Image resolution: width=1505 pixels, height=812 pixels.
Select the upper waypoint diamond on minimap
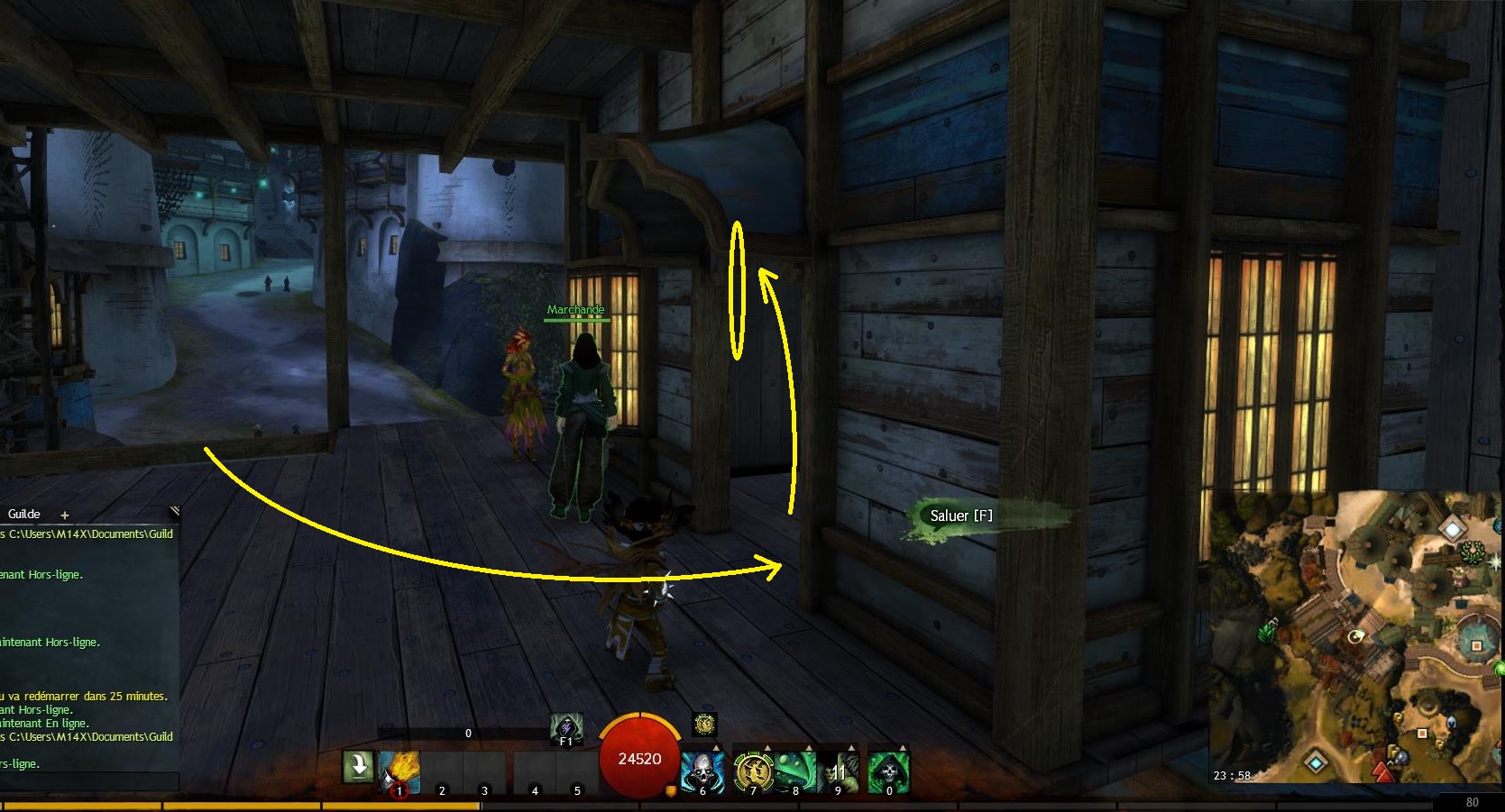click(1452, 528)
